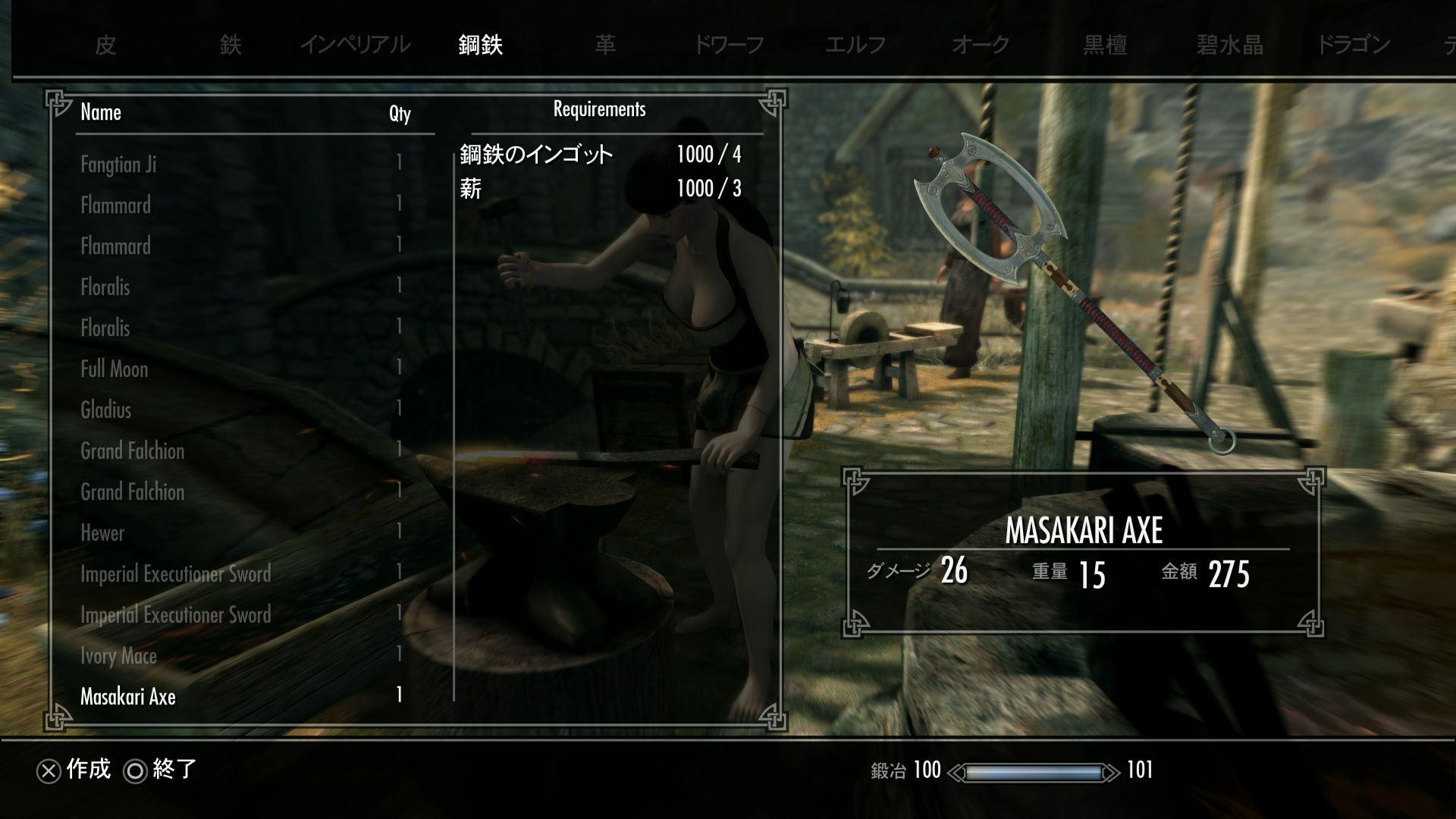The height and width of the screenshot is (819, 1456).
Task: Pick the Hewer recipe
Action: [x=102, y=533]
